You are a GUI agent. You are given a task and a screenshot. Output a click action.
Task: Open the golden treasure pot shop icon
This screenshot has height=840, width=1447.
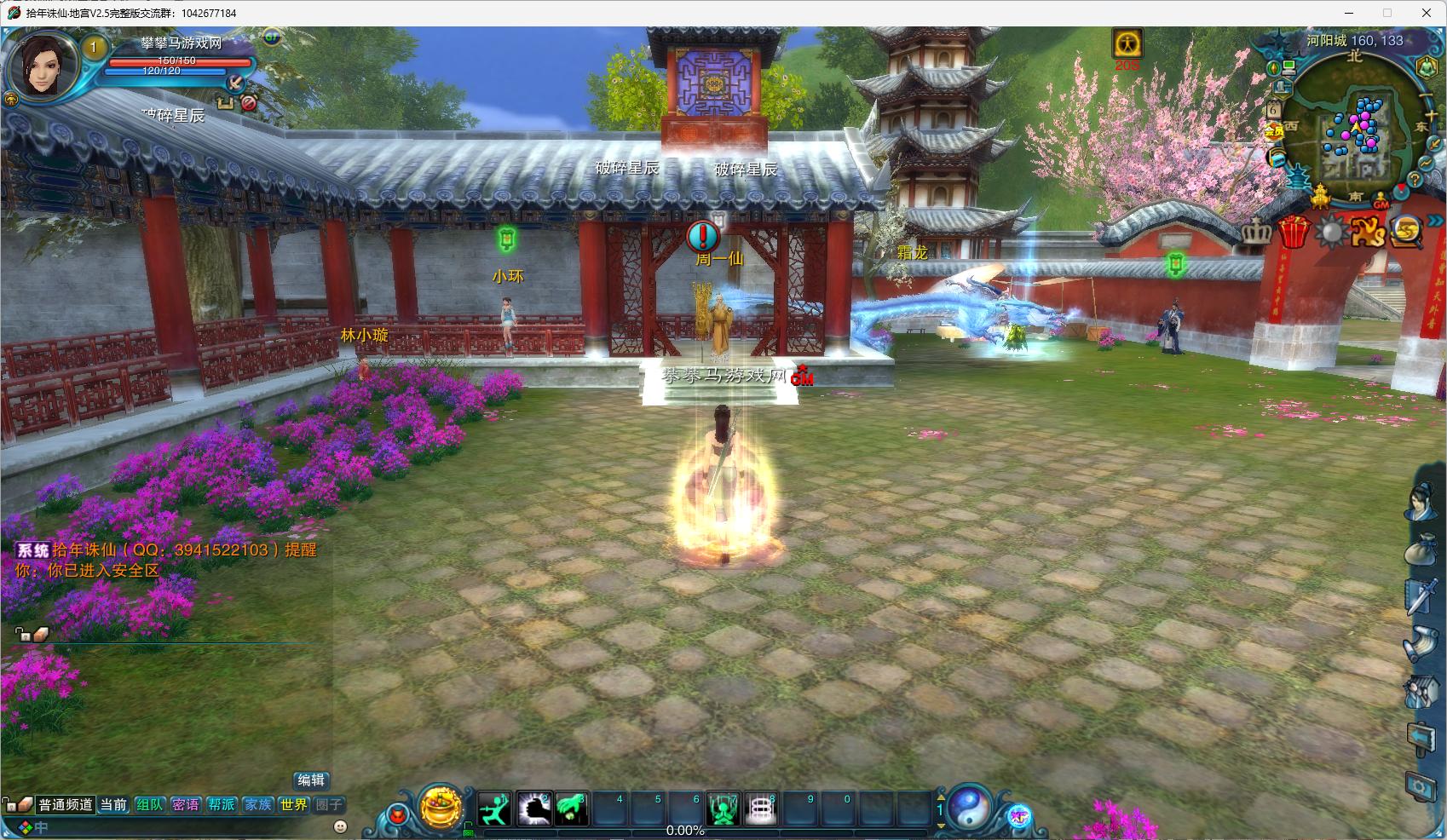pyautogui.click(x=441, y=807)
